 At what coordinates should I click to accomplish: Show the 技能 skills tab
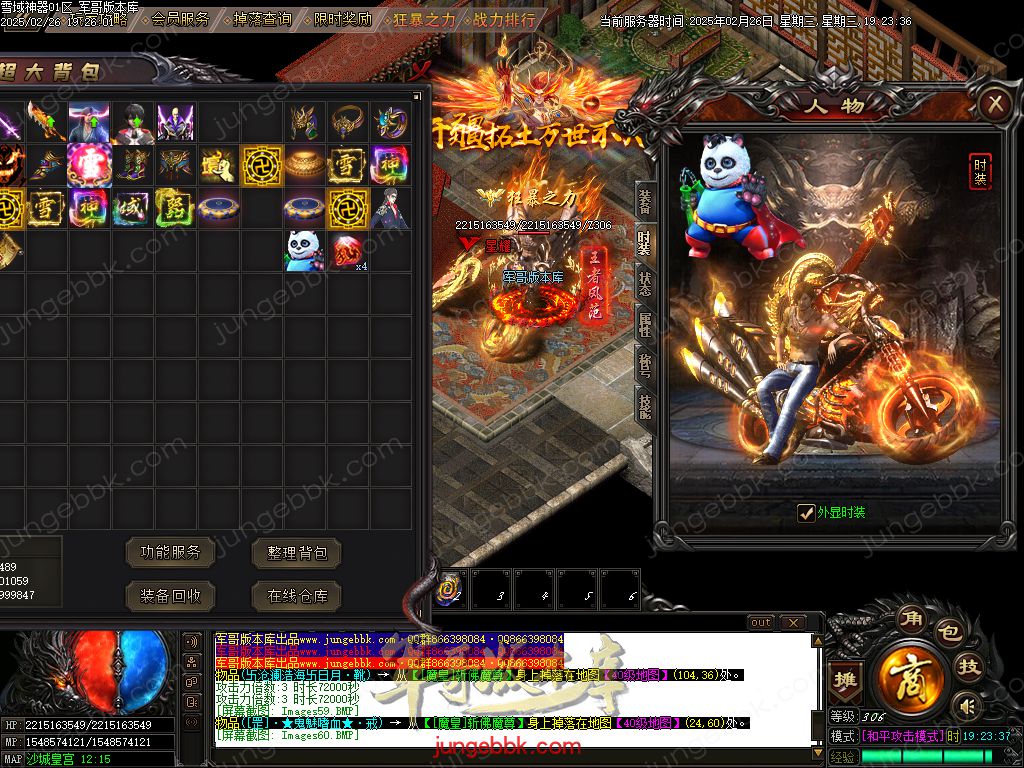coord(645,404)
